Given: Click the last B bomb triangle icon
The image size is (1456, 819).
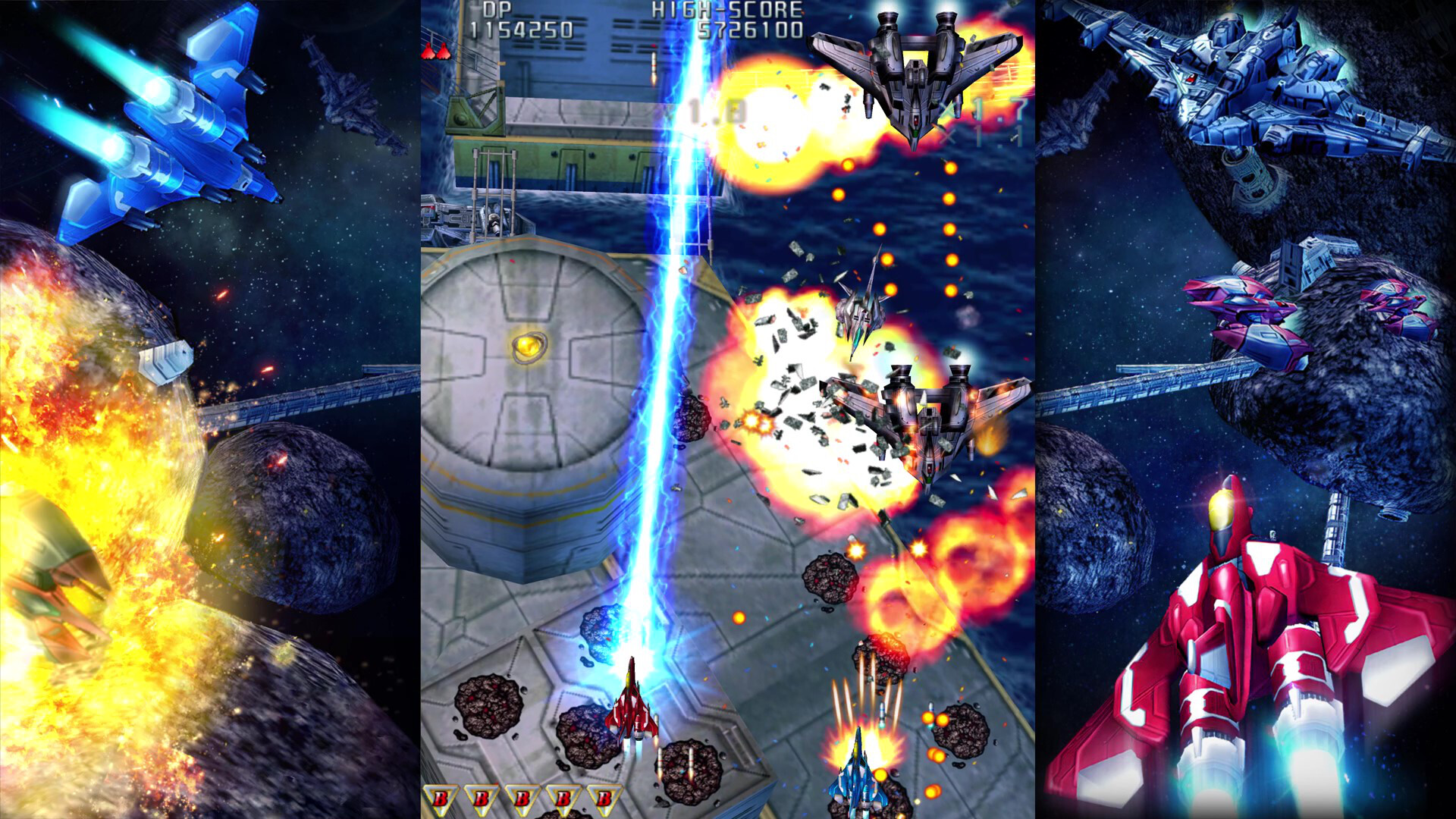Looking at the screenshot, I should pos(605,798).
